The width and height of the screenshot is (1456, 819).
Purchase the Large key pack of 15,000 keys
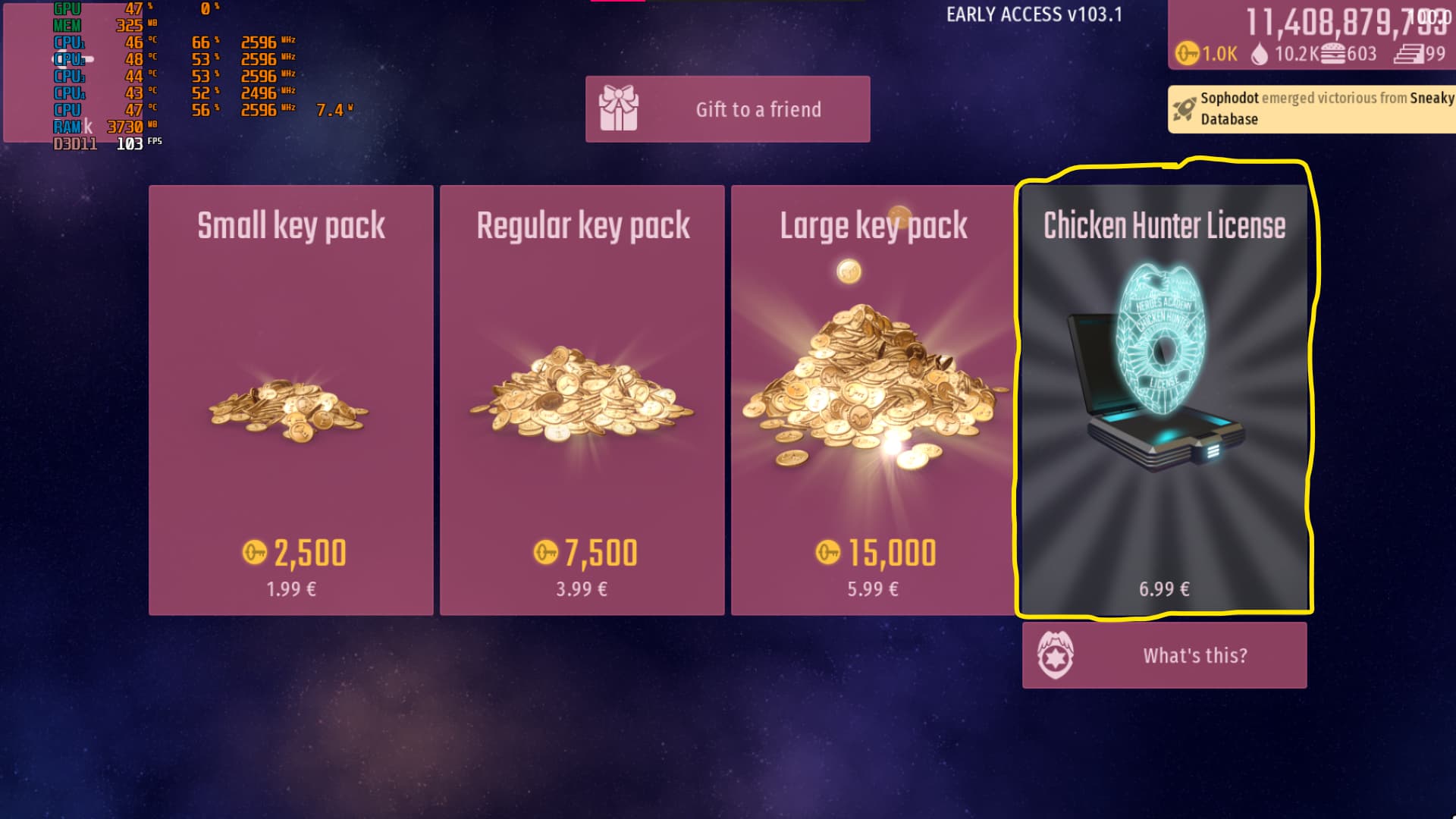pyautogui.click(x=873, y=400)
